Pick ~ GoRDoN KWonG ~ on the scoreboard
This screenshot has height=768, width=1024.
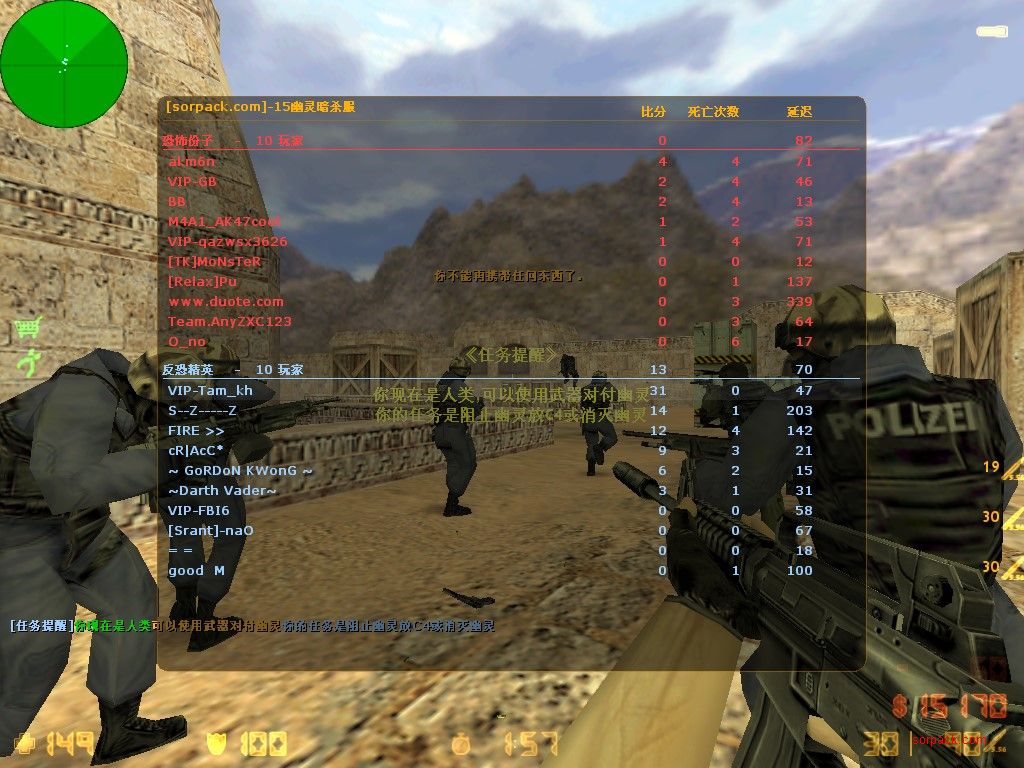pyautogui.click(x=240, y=470)
